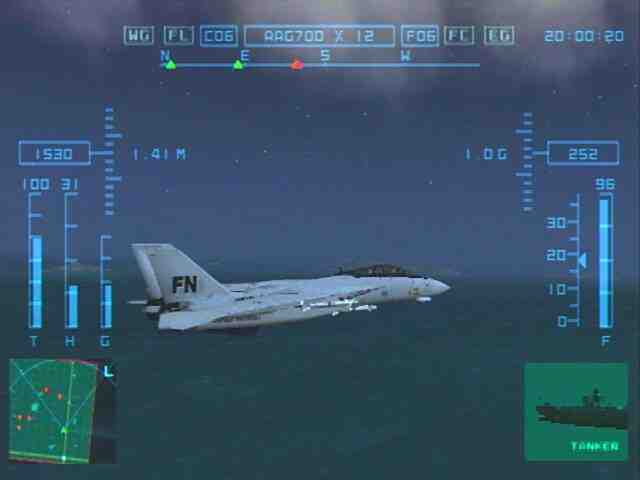Click the red target marker on the compass
640x480 pixels.
point(297,65)
